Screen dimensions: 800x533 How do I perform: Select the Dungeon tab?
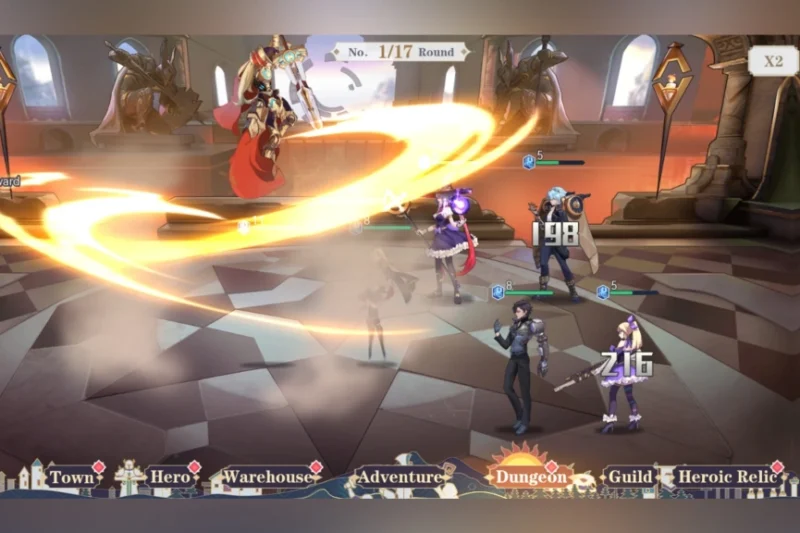click(530, 478)
